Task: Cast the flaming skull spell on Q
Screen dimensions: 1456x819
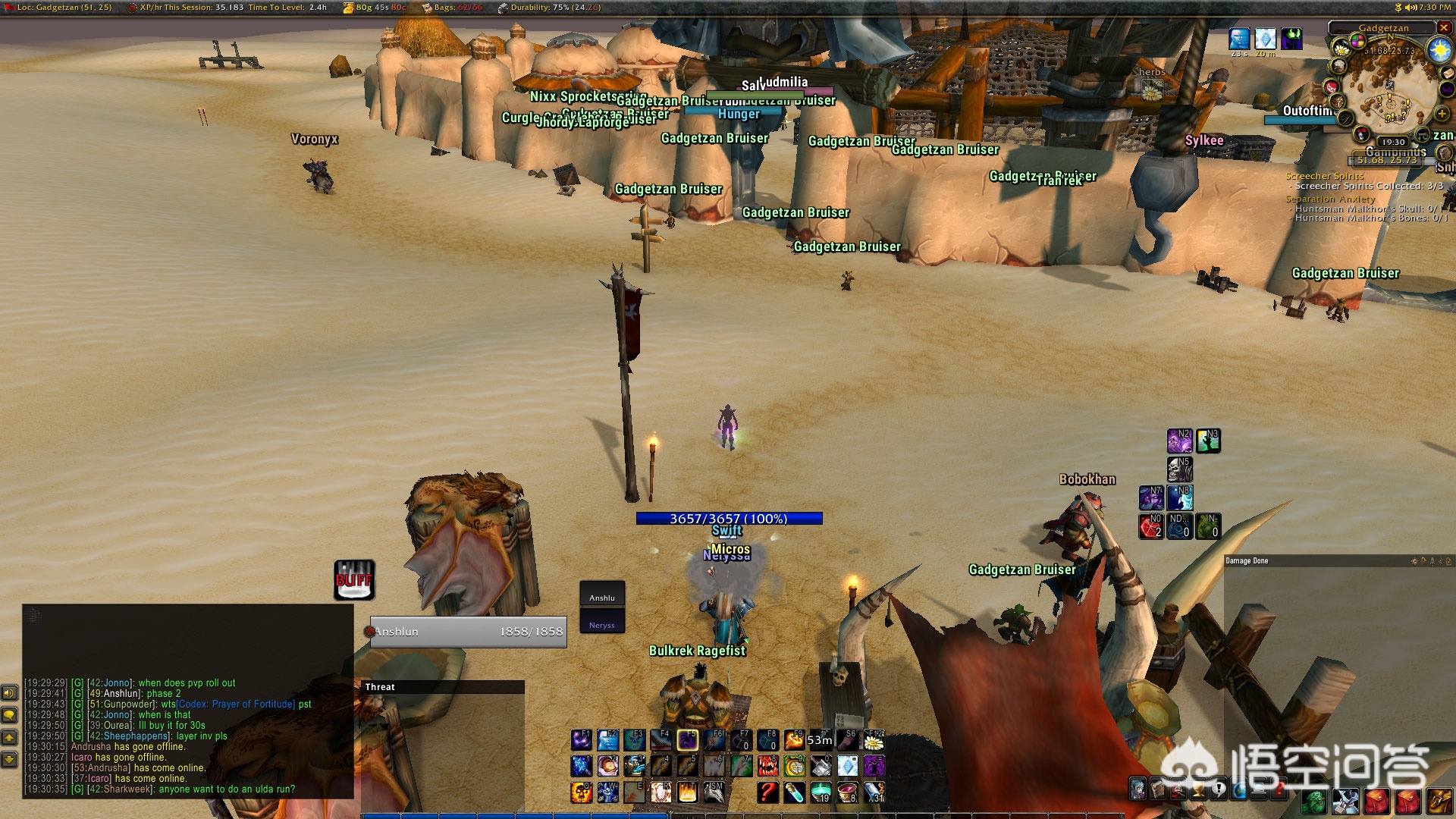Action: click(582, 792)
